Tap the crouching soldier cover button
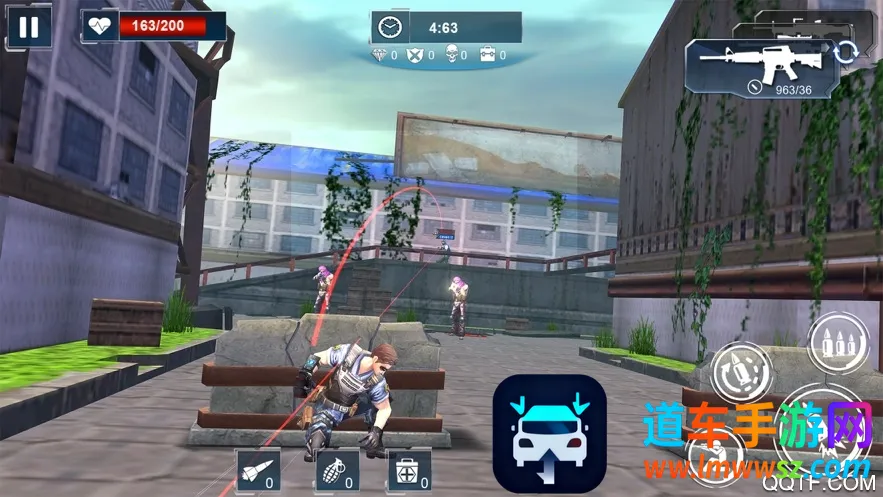The height and width of the screenshot is (497, 883). click(x=716, y=452)
